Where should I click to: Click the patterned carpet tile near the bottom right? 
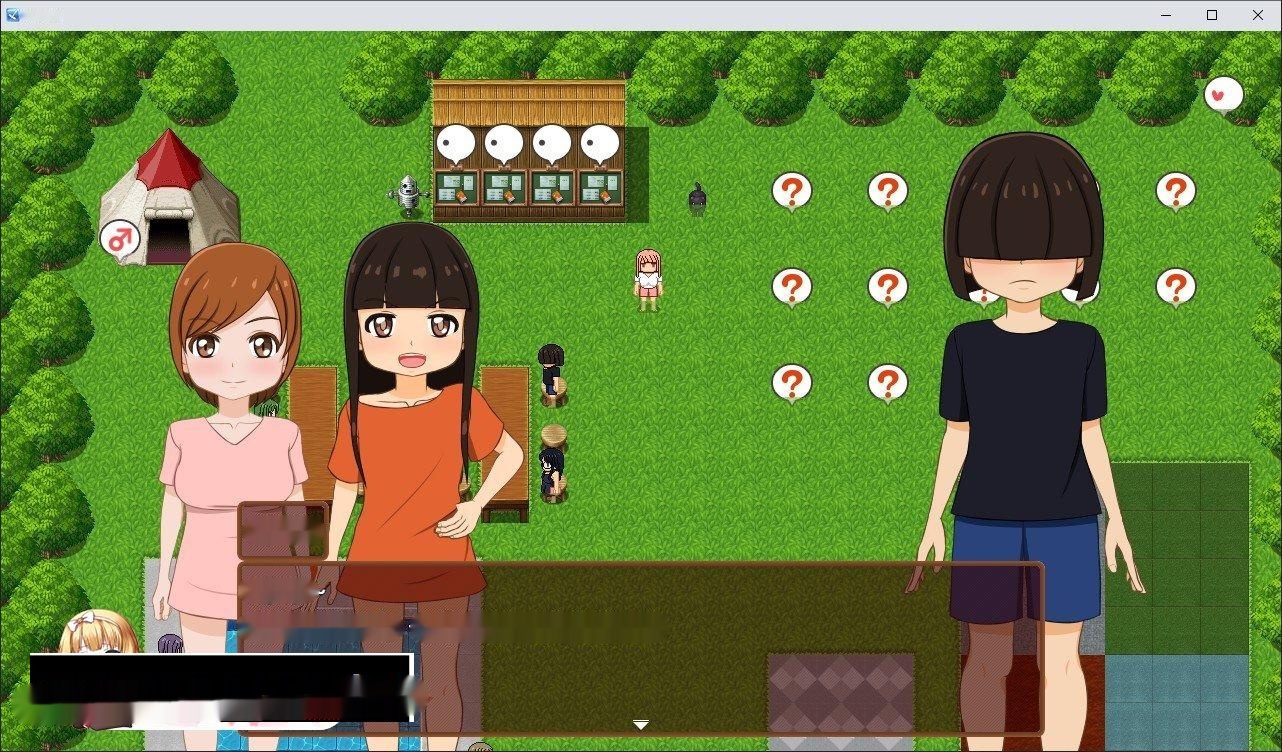click(x=843, y=690)
